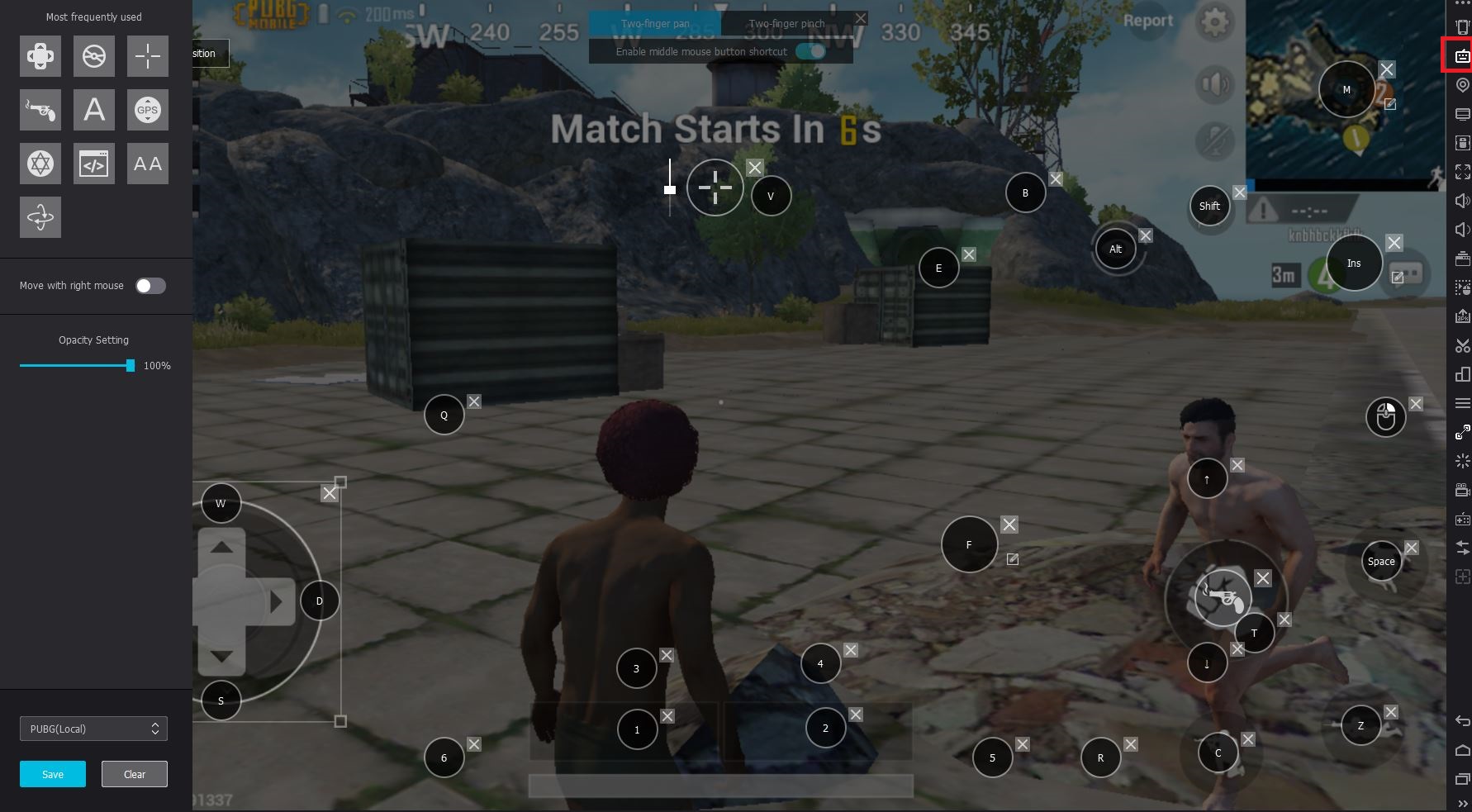The height and width of the screenshot is (812, 1472).
Task: Select the star-shaped skill key tool
Action: tap(40, 164)
